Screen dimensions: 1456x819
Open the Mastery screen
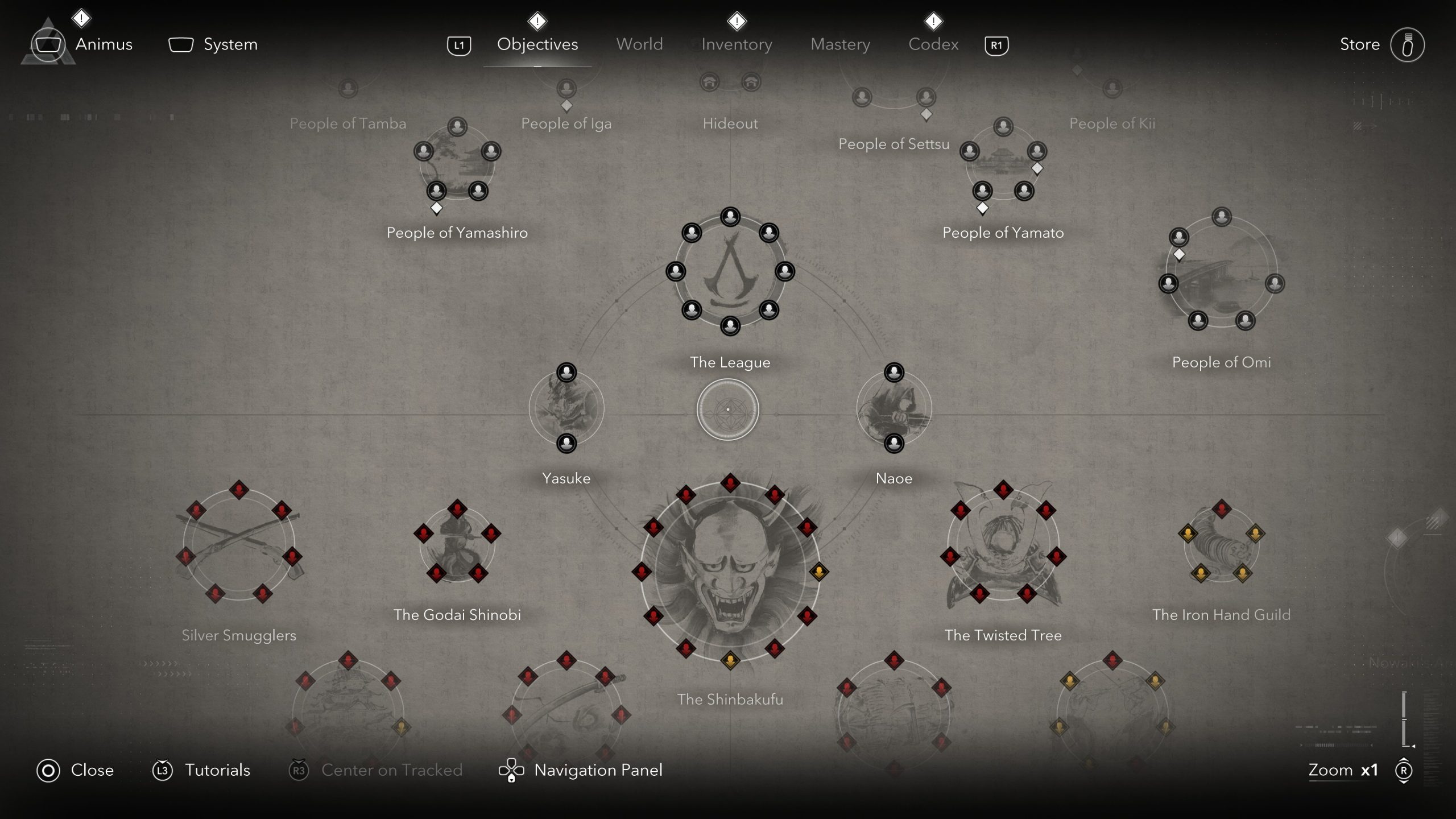[x=841, y=44]
